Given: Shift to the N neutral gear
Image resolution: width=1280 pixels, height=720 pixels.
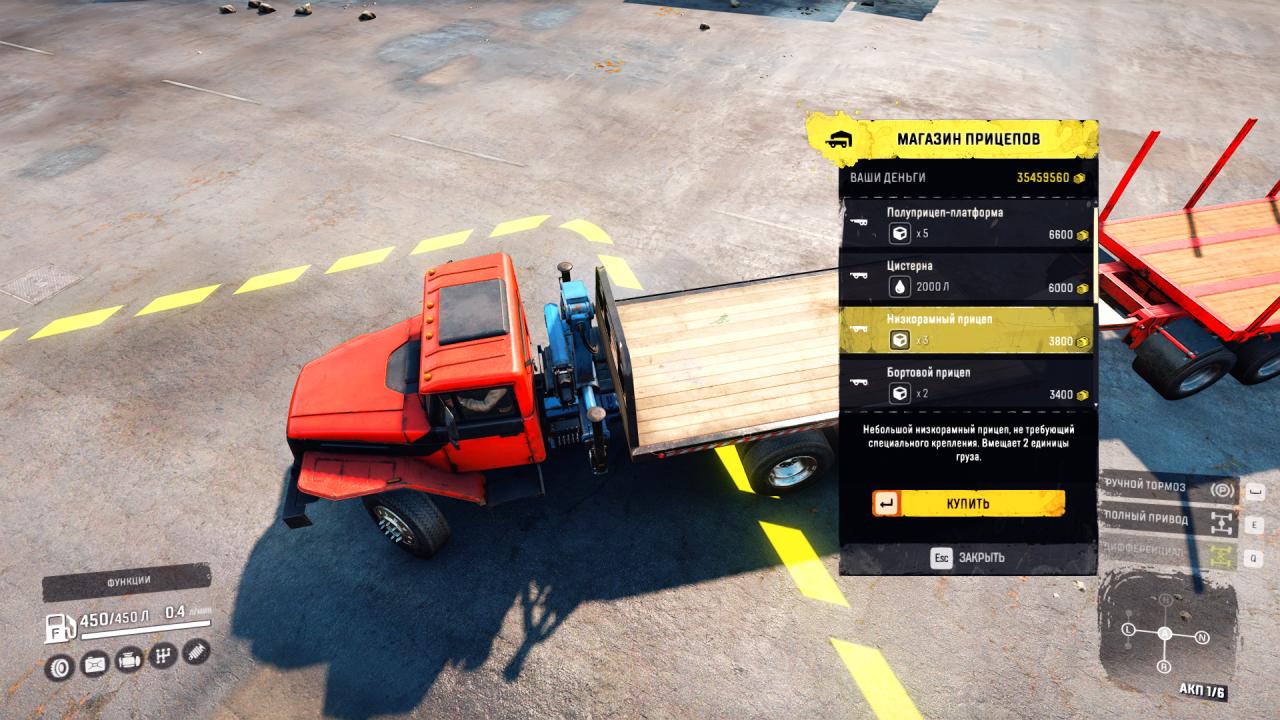Looking at the screenshot, I should (1202, 637).
